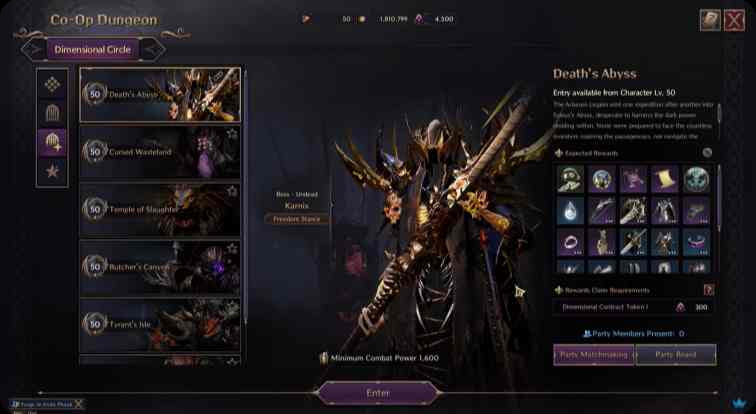Open the help guide icon beside close
This screenshot has width=756, height=414.
point(710,19)
